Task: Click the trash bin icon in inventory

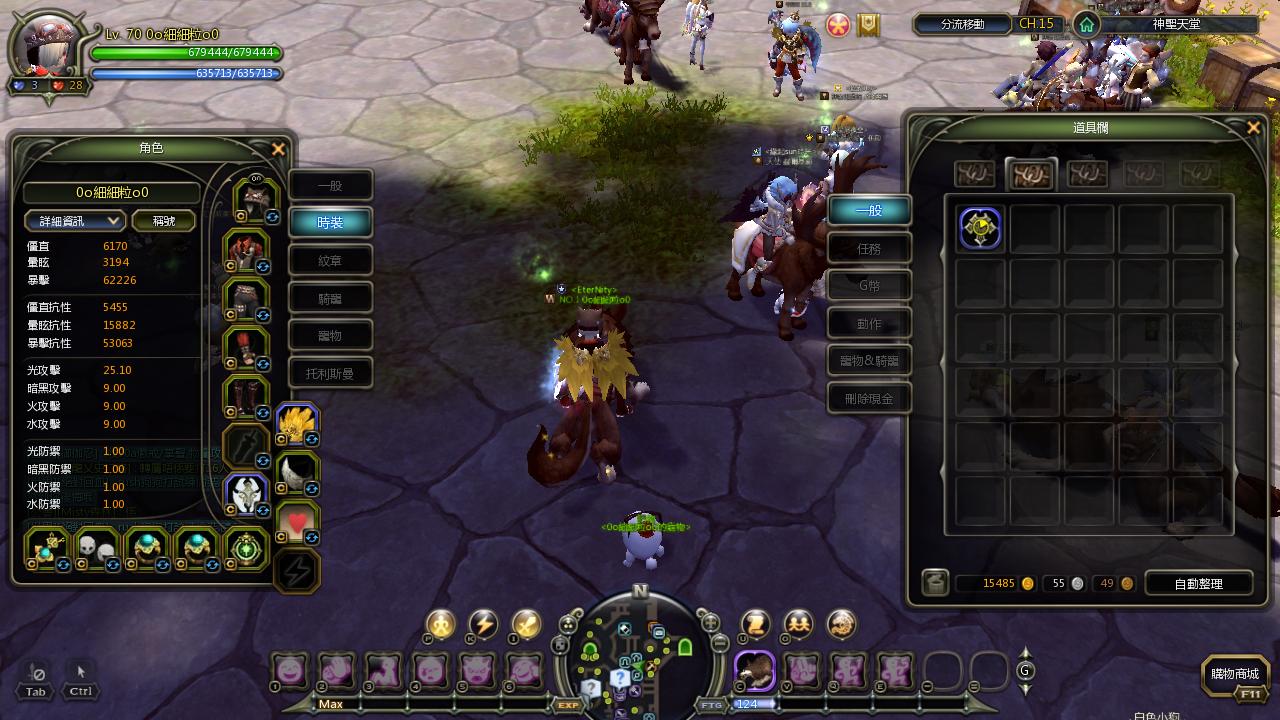Action: (x=935, y=583)
